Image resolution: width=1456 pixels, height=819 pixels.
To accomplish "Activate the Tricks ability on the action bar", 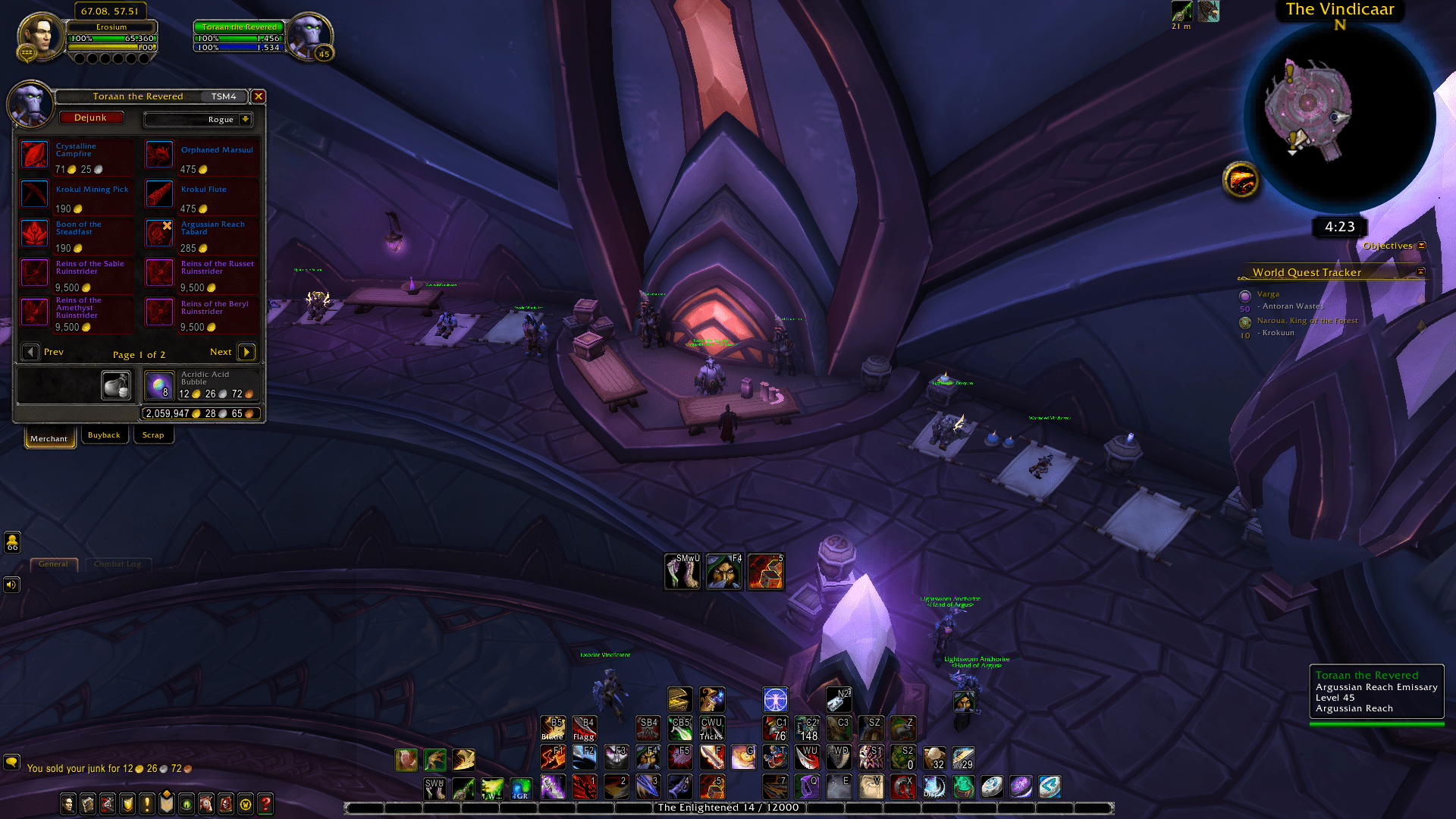I will coord(711,728).
